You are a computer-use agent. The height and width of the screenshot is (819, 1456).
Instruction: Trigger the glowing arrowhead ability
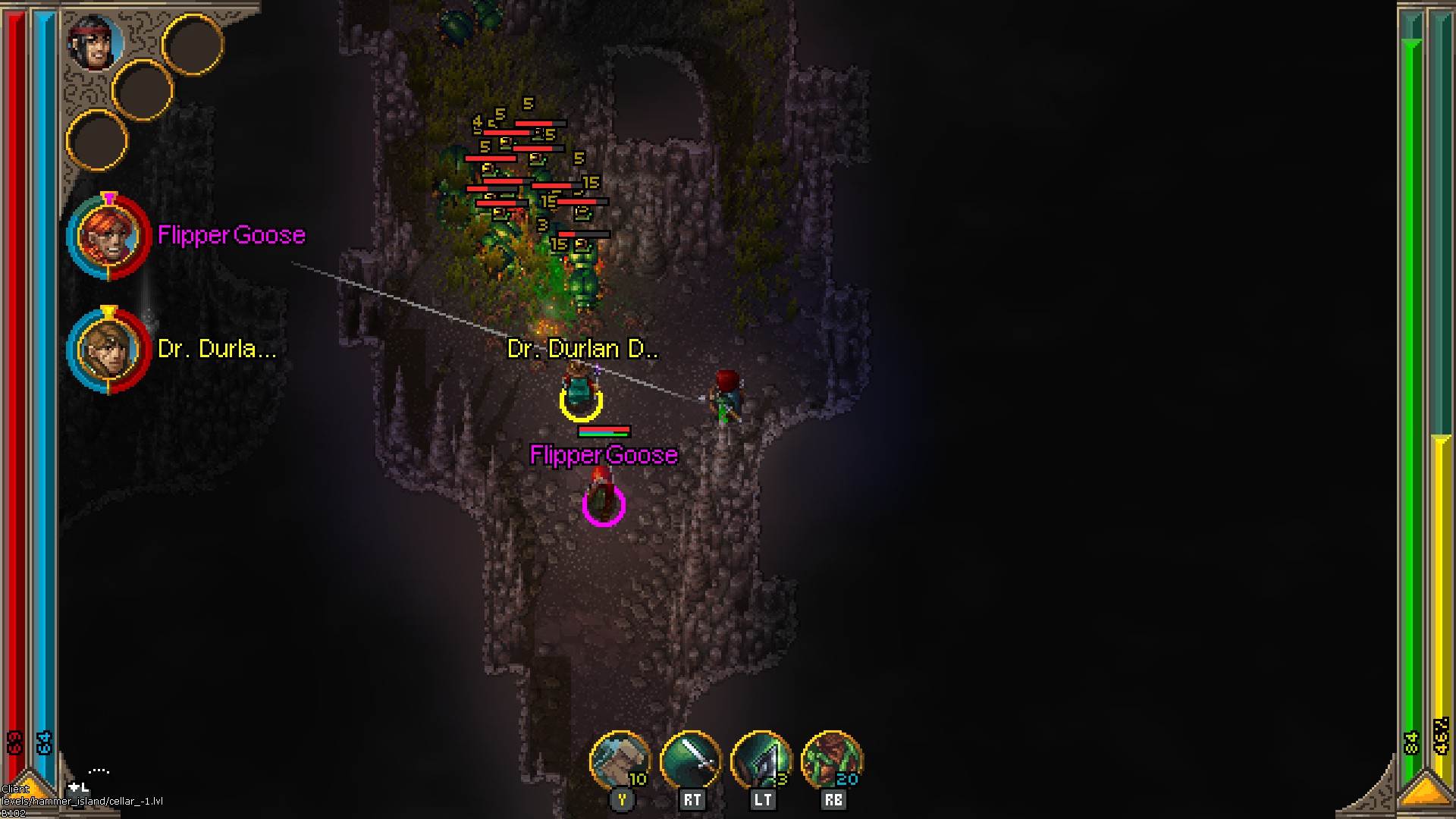(x=761, y=761)
